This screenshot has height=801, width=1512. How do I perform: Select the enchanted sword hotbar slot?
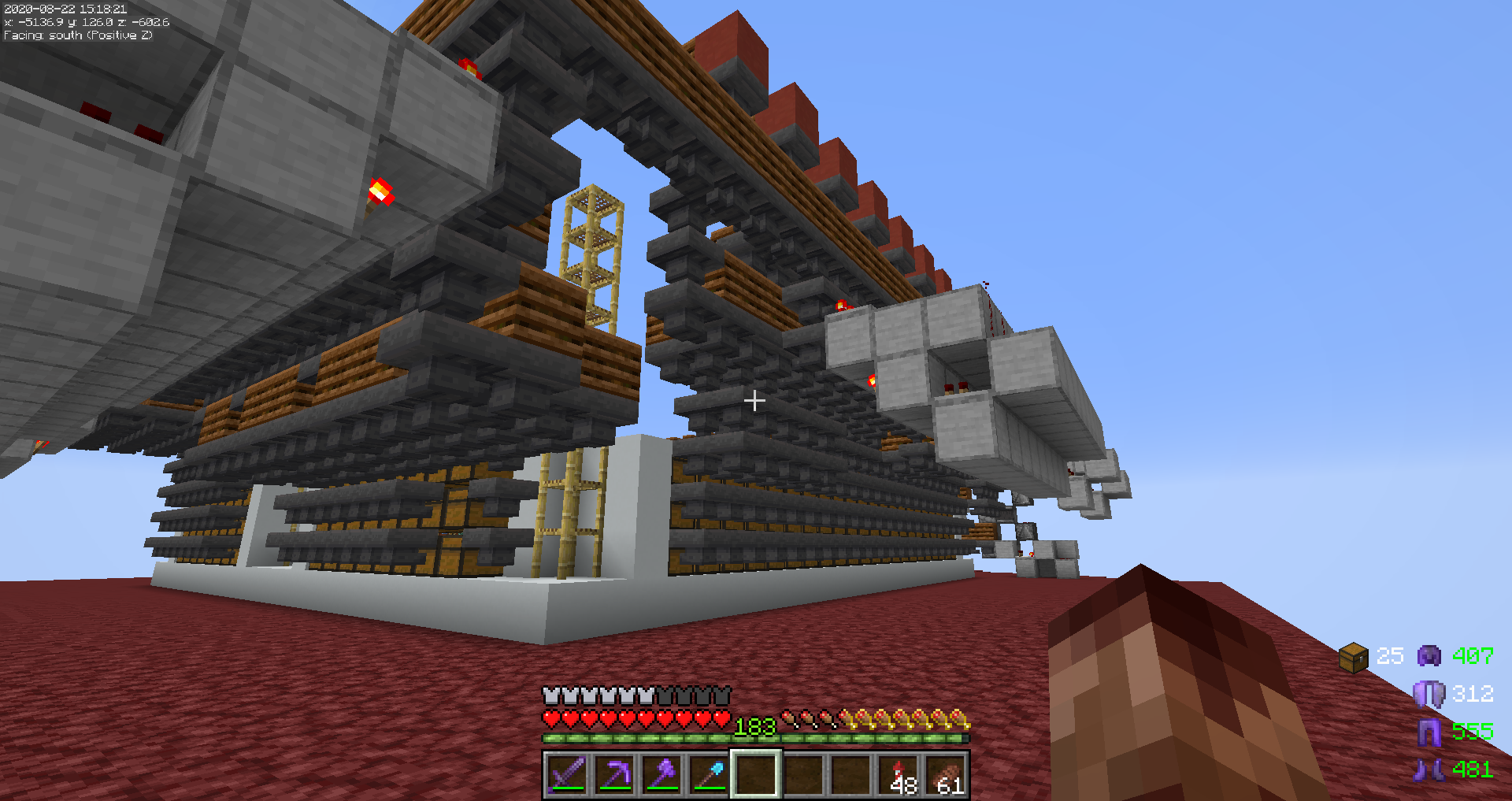point(567,774)
